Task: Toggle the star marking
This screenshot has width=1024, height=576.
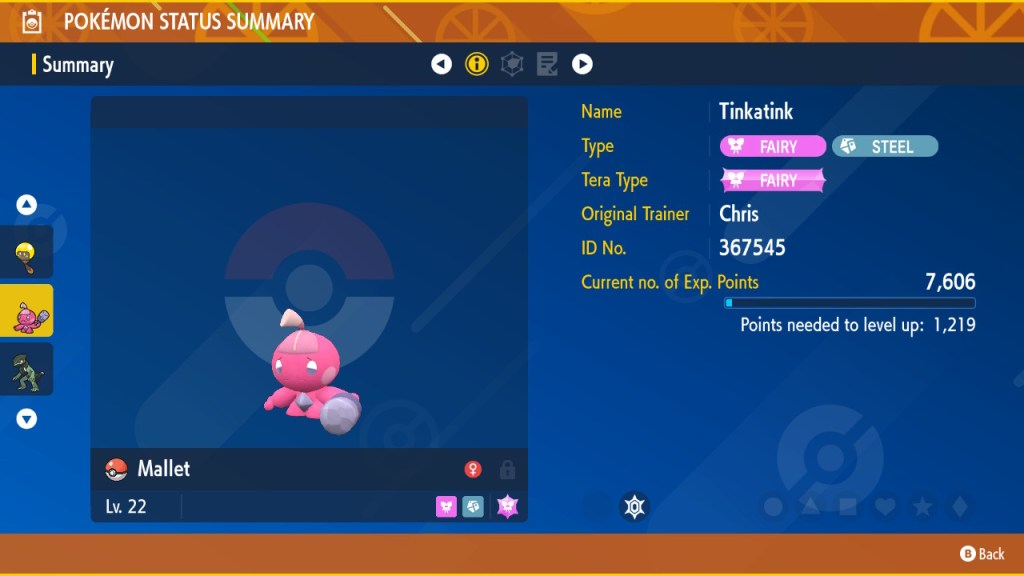Action: [922, 507]
